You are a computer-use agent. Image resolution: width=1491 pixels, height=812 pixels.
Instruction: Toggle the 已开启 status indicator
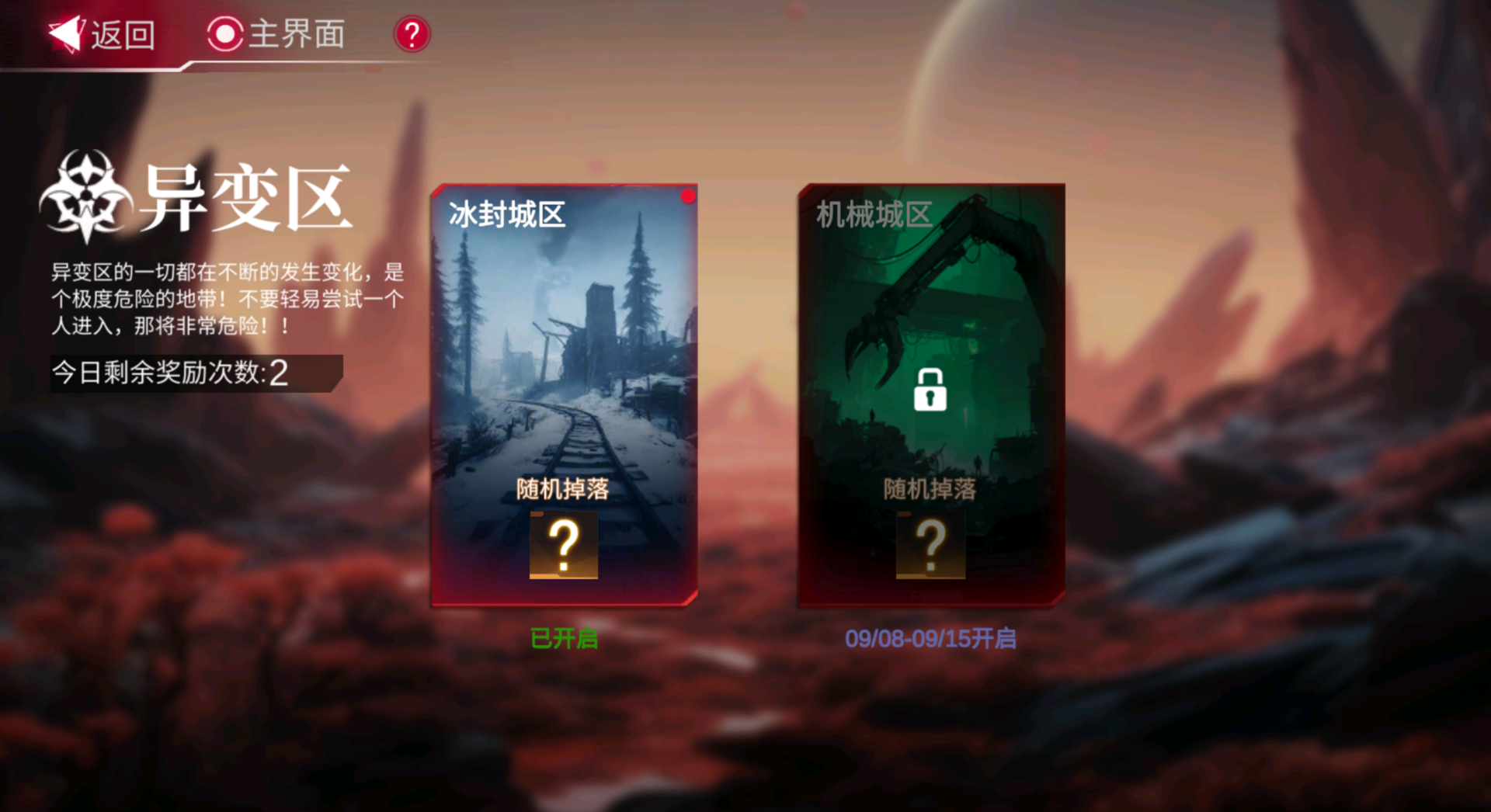(565, 639)
